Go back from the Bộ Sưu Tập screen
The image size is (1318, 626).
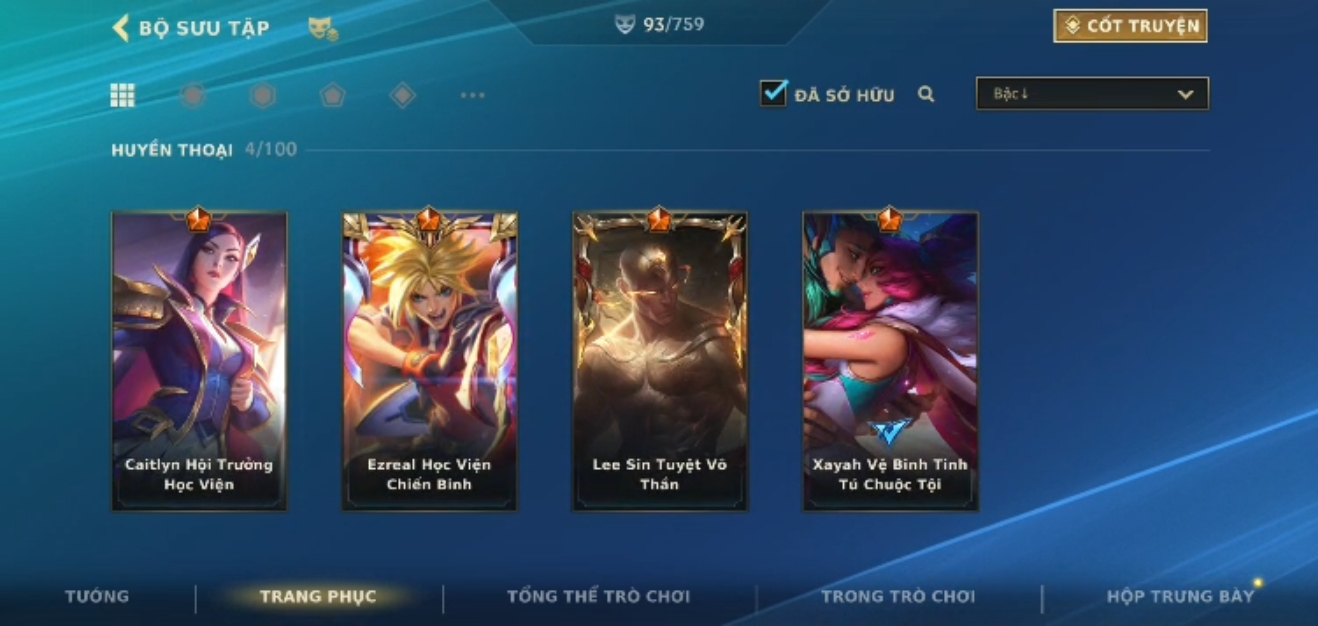[x=122, y=27]
